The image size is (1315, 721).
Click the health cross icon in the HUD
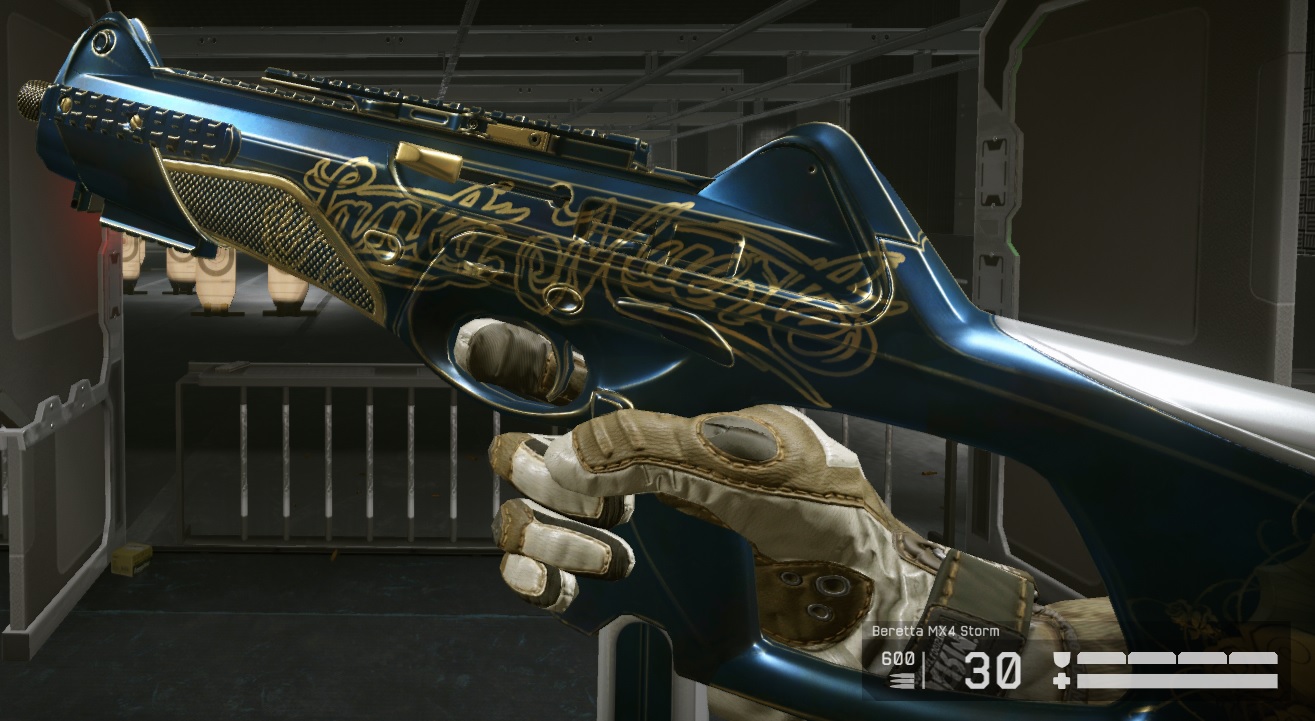pyautogui.click(x=1060, y=680)
